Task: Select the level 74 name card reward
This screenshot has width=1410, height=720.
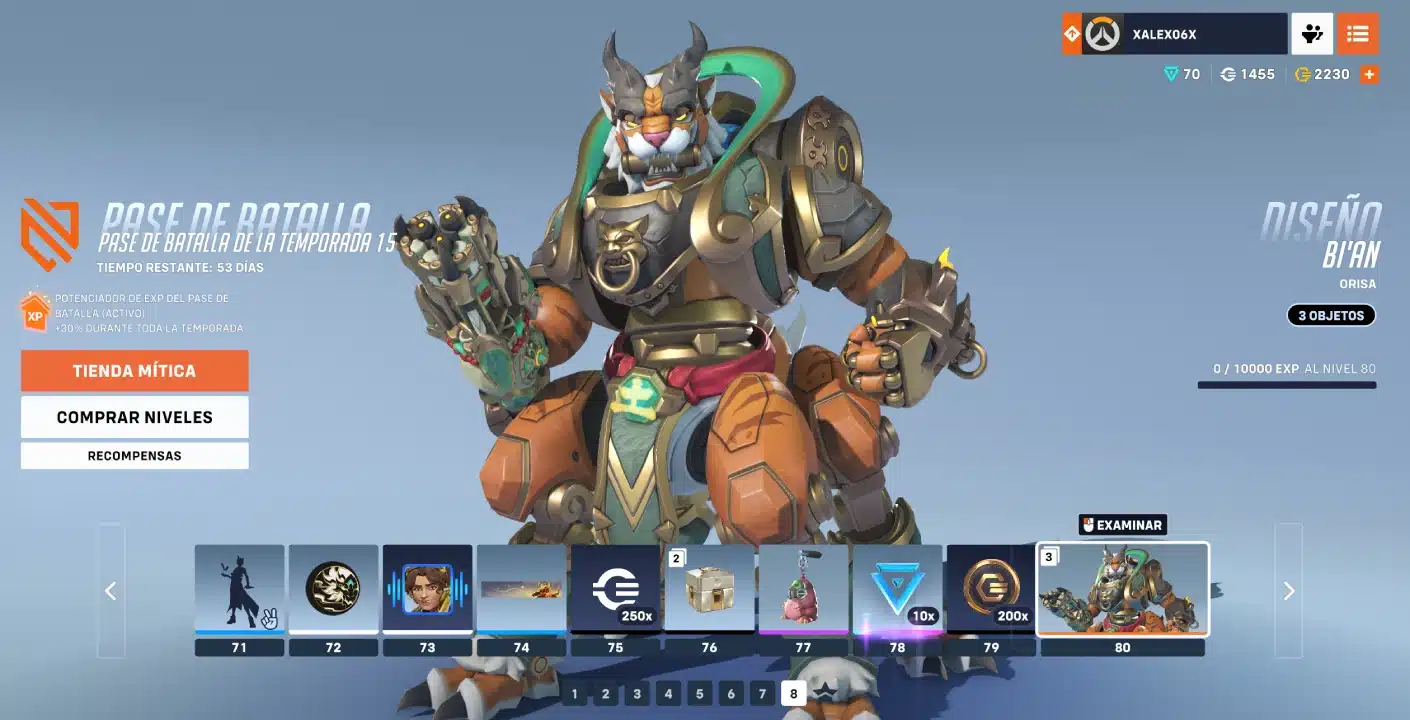Action: (x=521, y=589)
